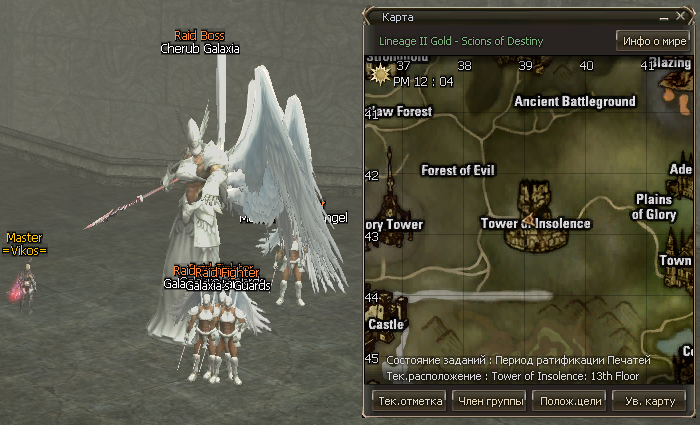Show party members with Член группы
Screen dimensions: 700x425
[490, 401]
